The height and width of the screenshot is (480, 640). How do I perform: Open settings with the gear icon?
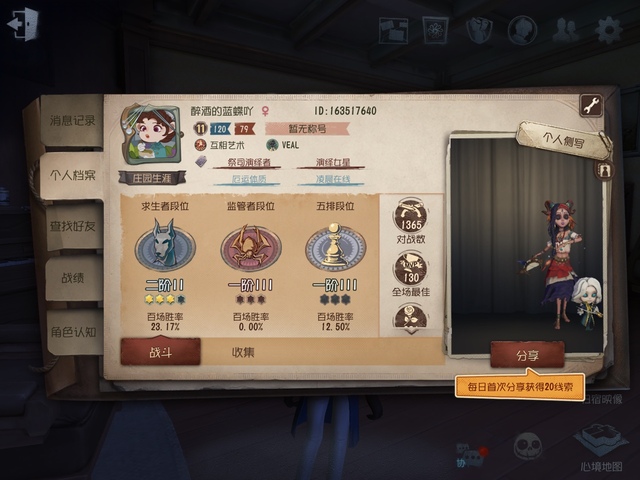pos(608,30)
